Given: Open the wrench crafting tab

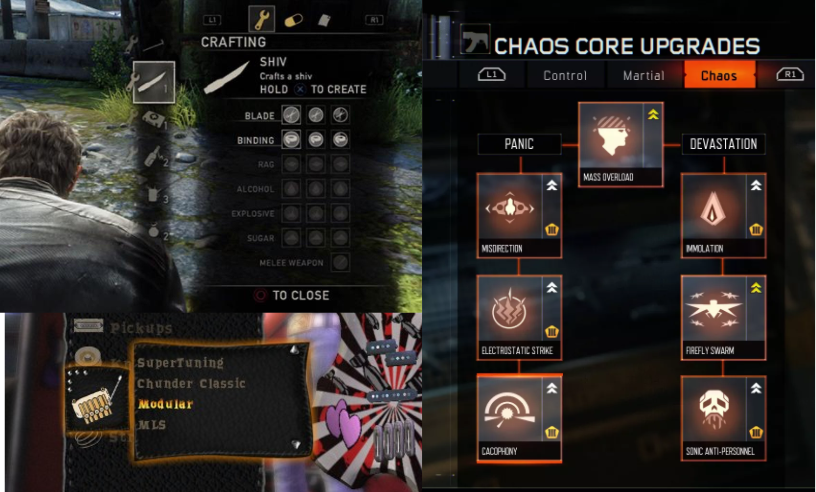Looking at the screenshot, I should pos(261,18).
